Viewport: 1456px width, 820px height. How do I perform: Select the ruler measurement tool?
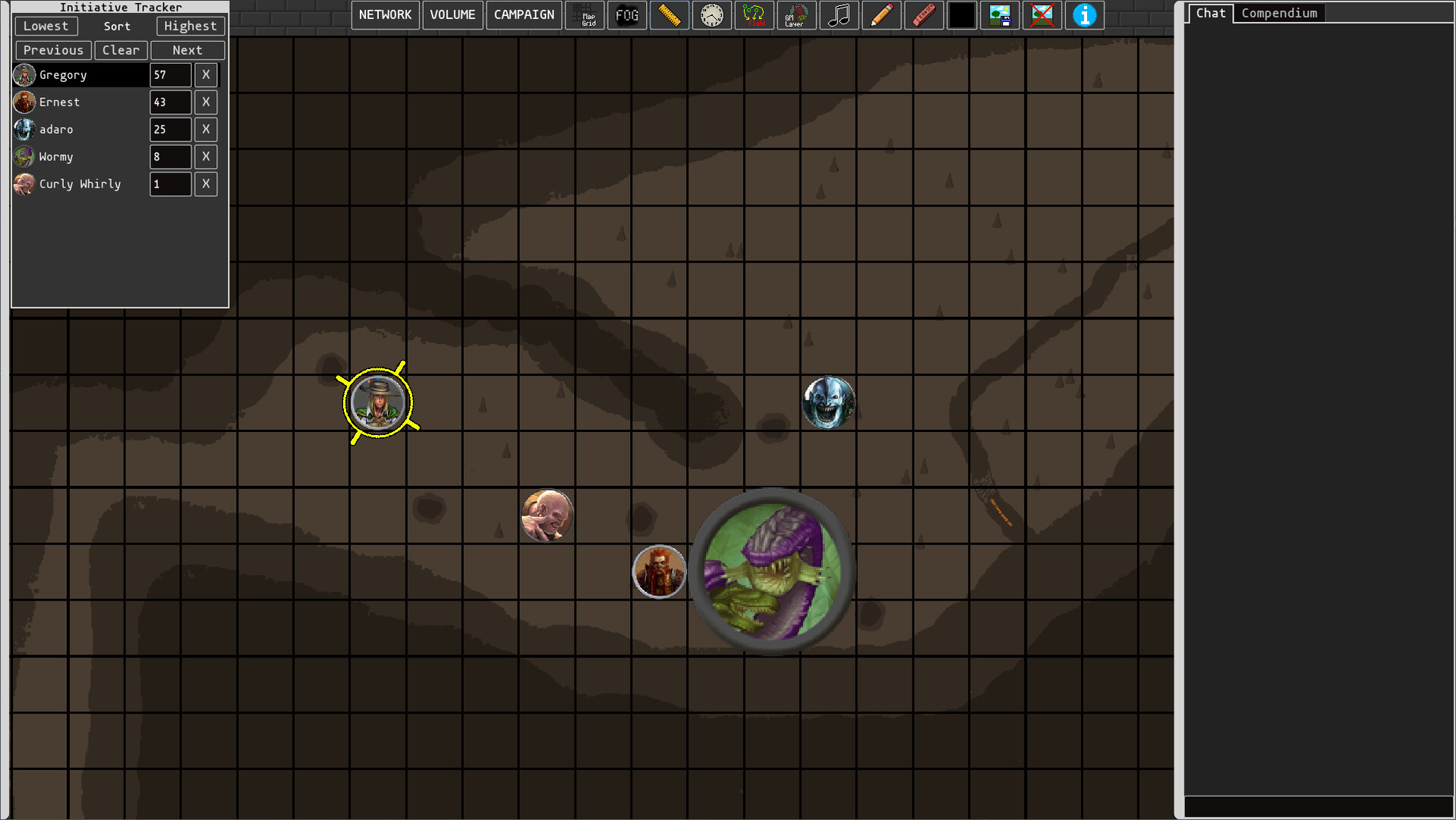pyautogui.click(x=670, y=15)
